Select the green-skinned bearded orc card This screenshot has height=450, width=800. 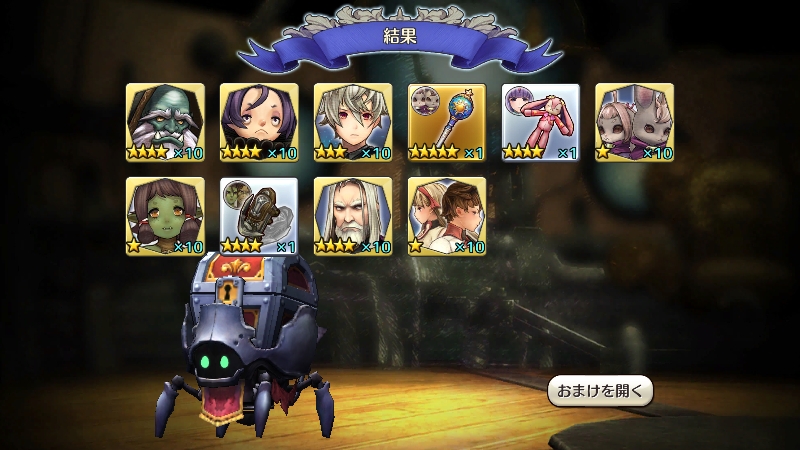[x=165, y=122]
